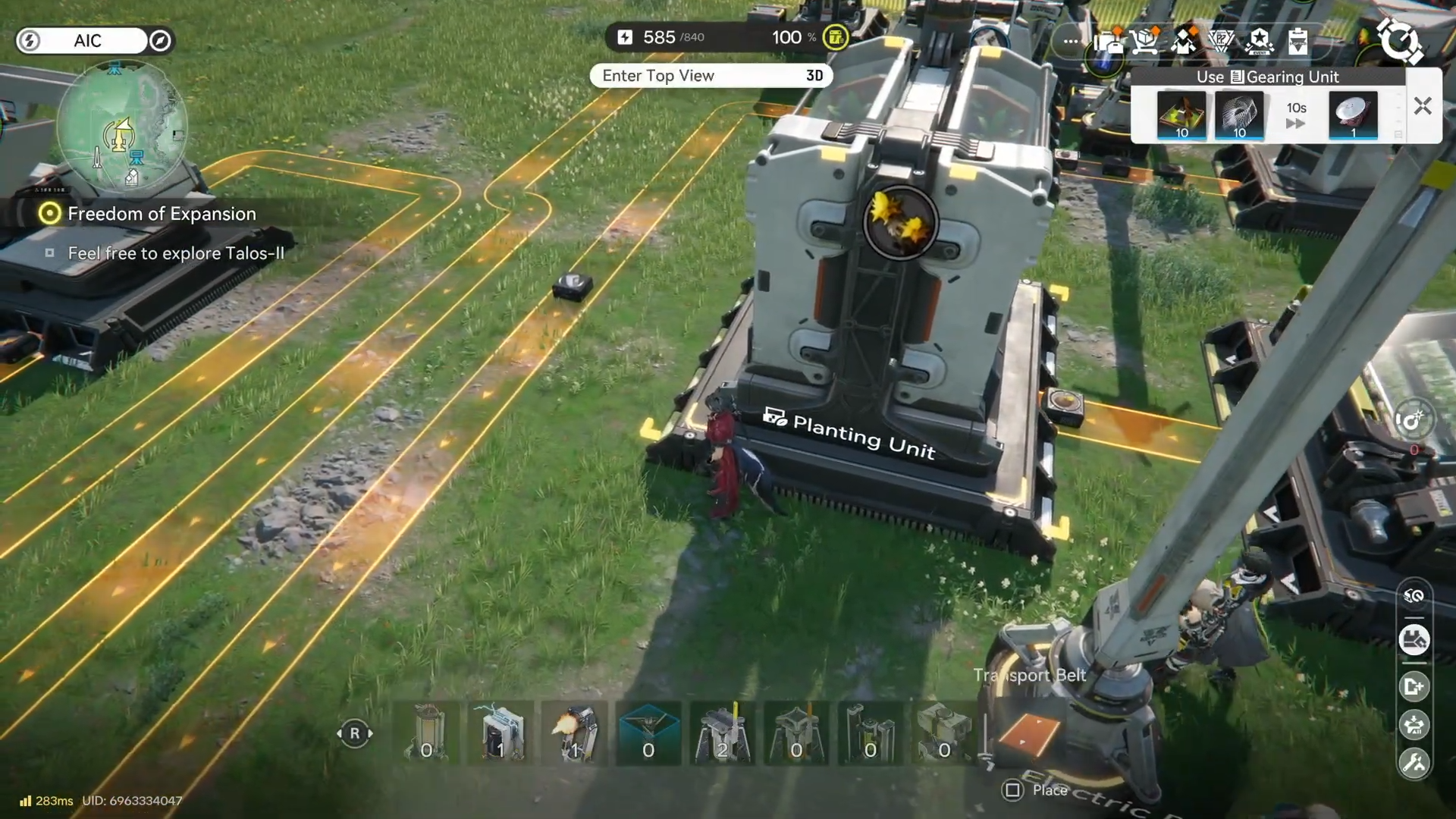This screenshot has width=1456, height=819.
Task: Select the flame-spouting machine hotbar slot
Action: pyautogui.click(x=575, y=733)
